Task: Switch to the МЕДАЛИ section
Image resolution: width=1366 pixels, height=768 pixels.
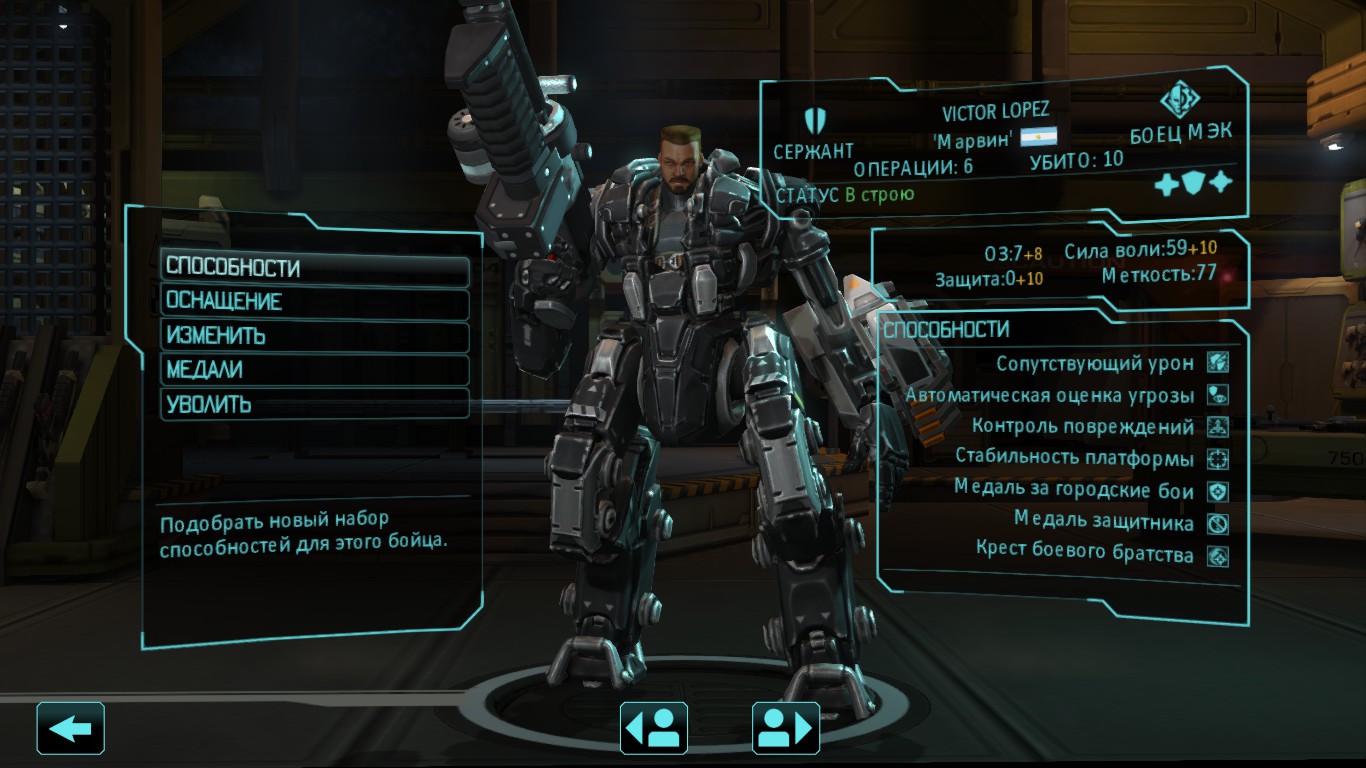Action: pos(315,369)
